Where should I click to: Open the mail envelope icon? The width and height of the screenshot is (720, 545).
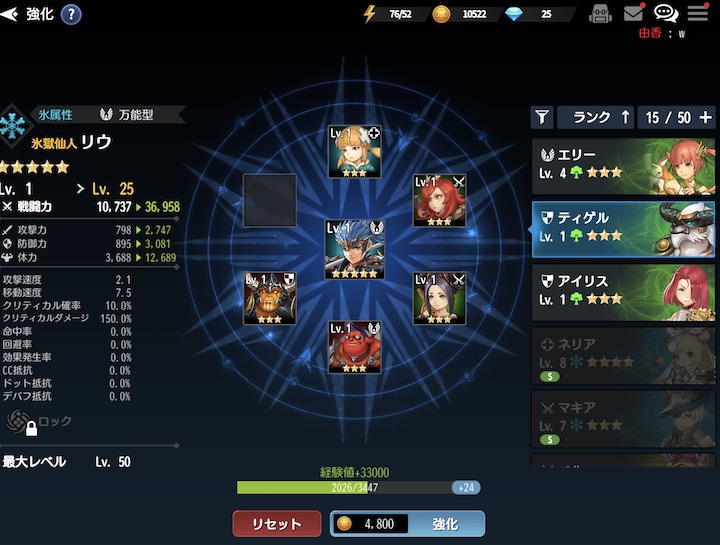[x=633, y=14]
